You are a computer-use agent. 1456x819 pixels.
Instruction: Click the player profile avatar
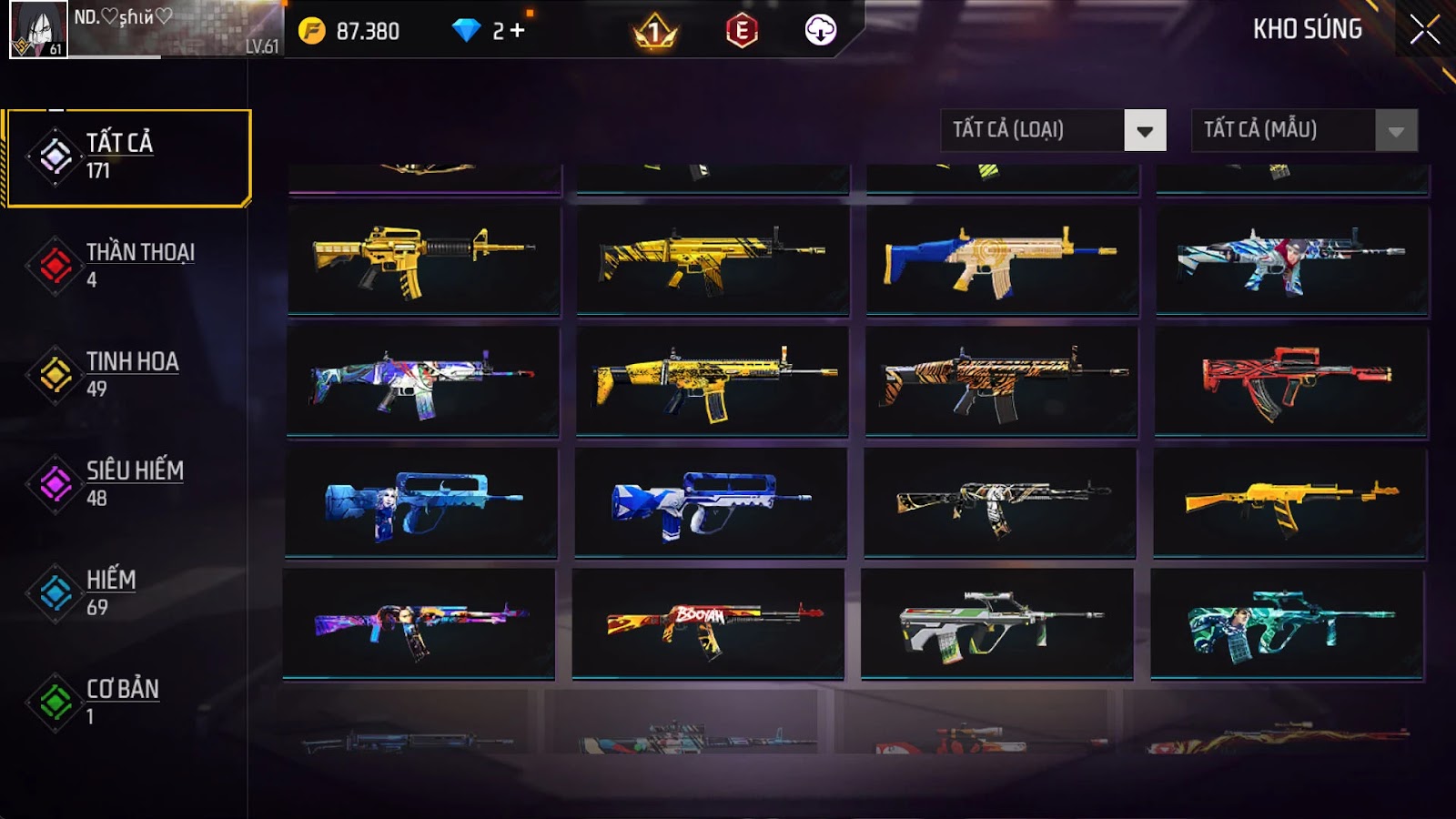(x=38, y=29)
